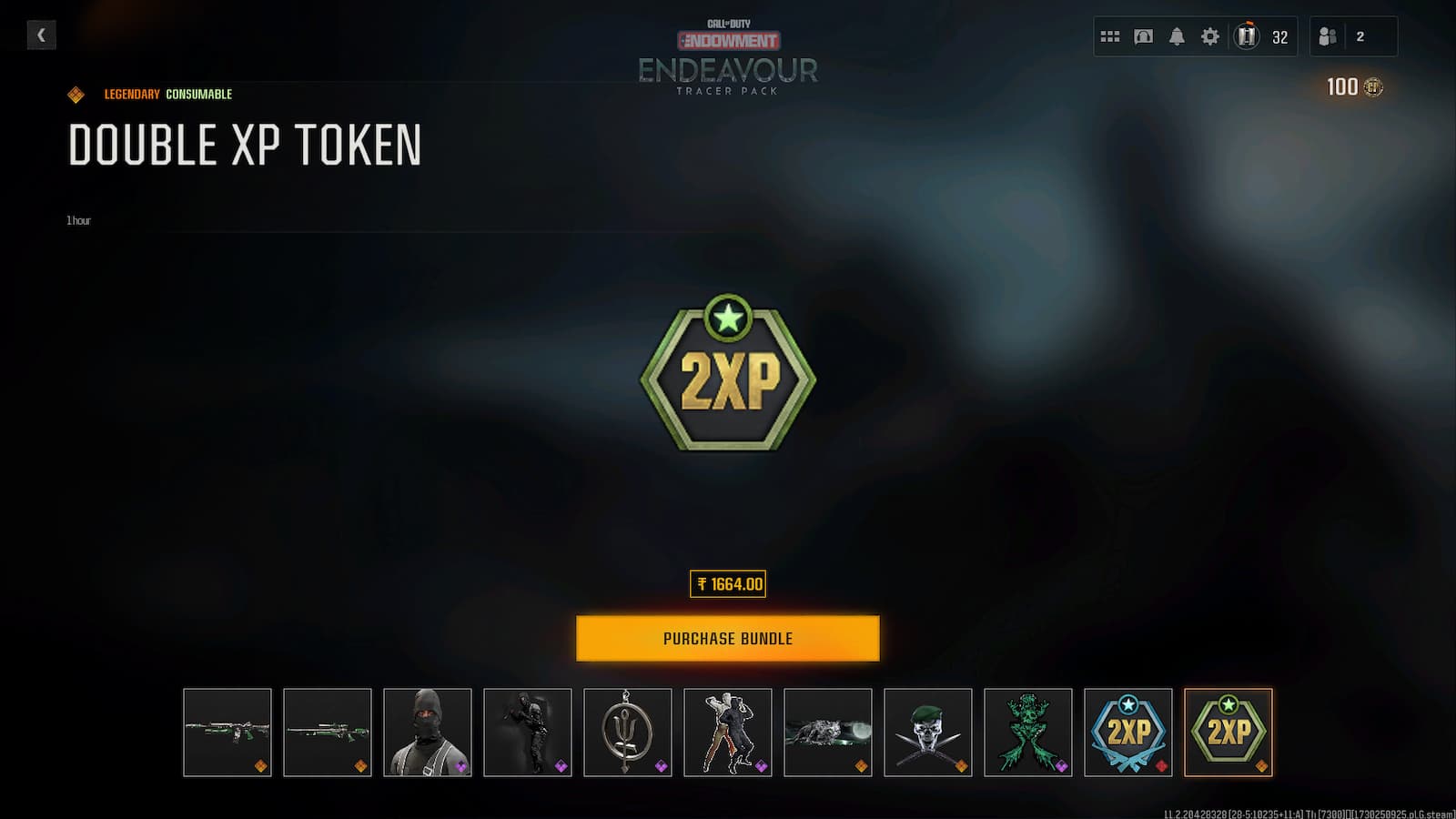This screenshot has height=819, width=1456.
Task: Select the green frog emblem thumbnail
Action: tap(1027, 733)
